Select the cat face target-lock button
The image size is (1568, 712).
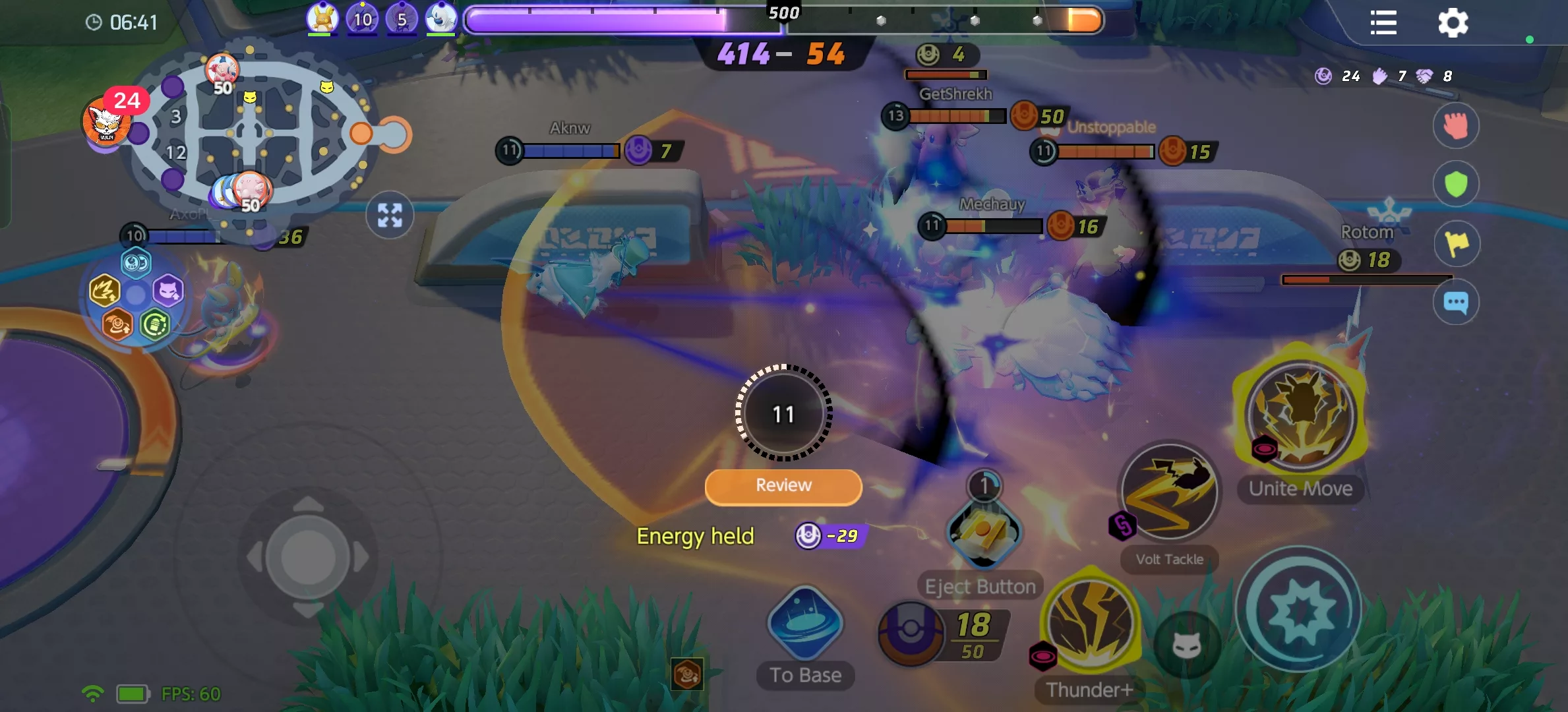click(1186, 645)
